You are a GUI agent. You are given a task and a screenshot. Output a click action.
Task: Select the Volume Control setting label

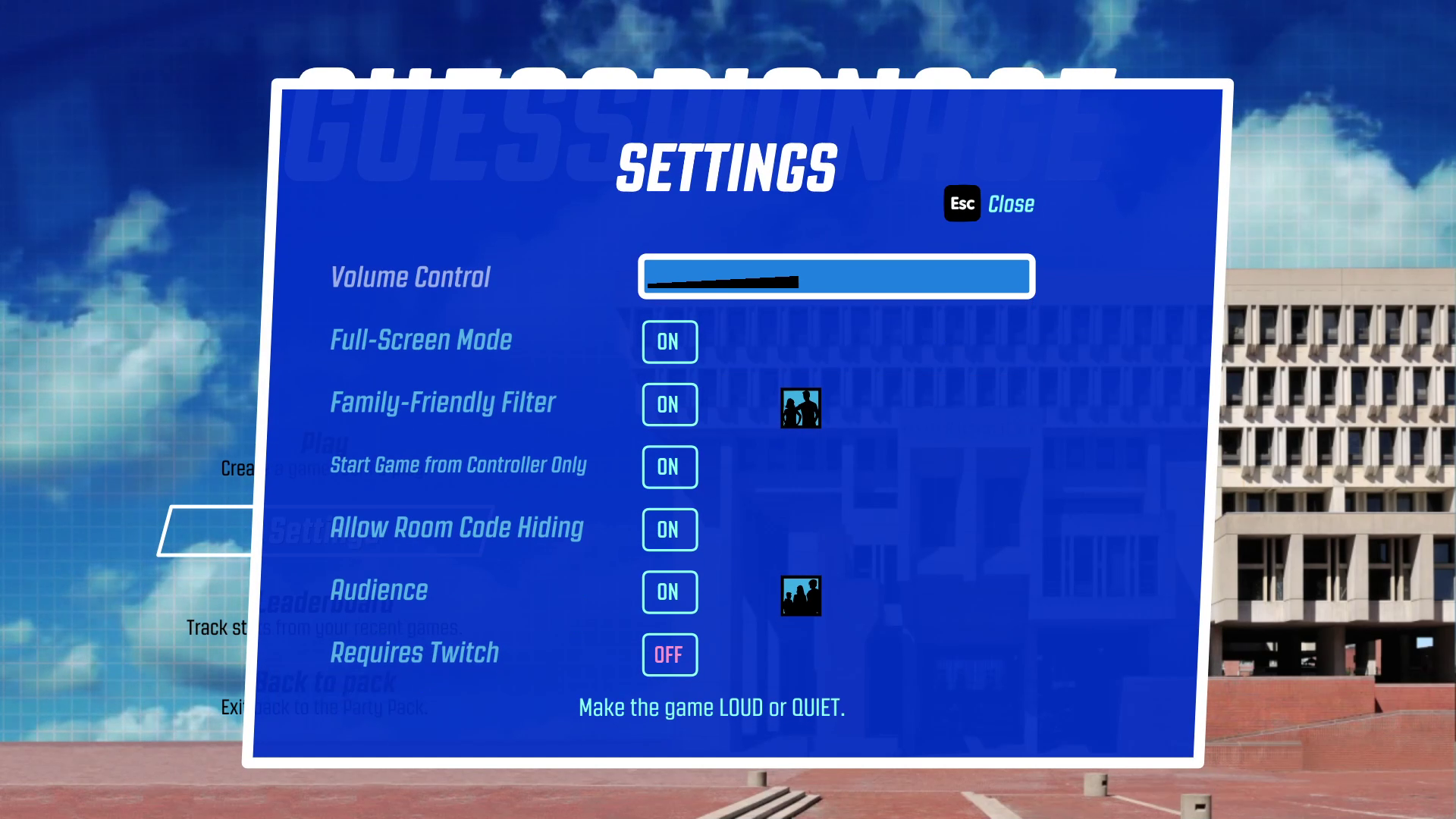(410, 278)
